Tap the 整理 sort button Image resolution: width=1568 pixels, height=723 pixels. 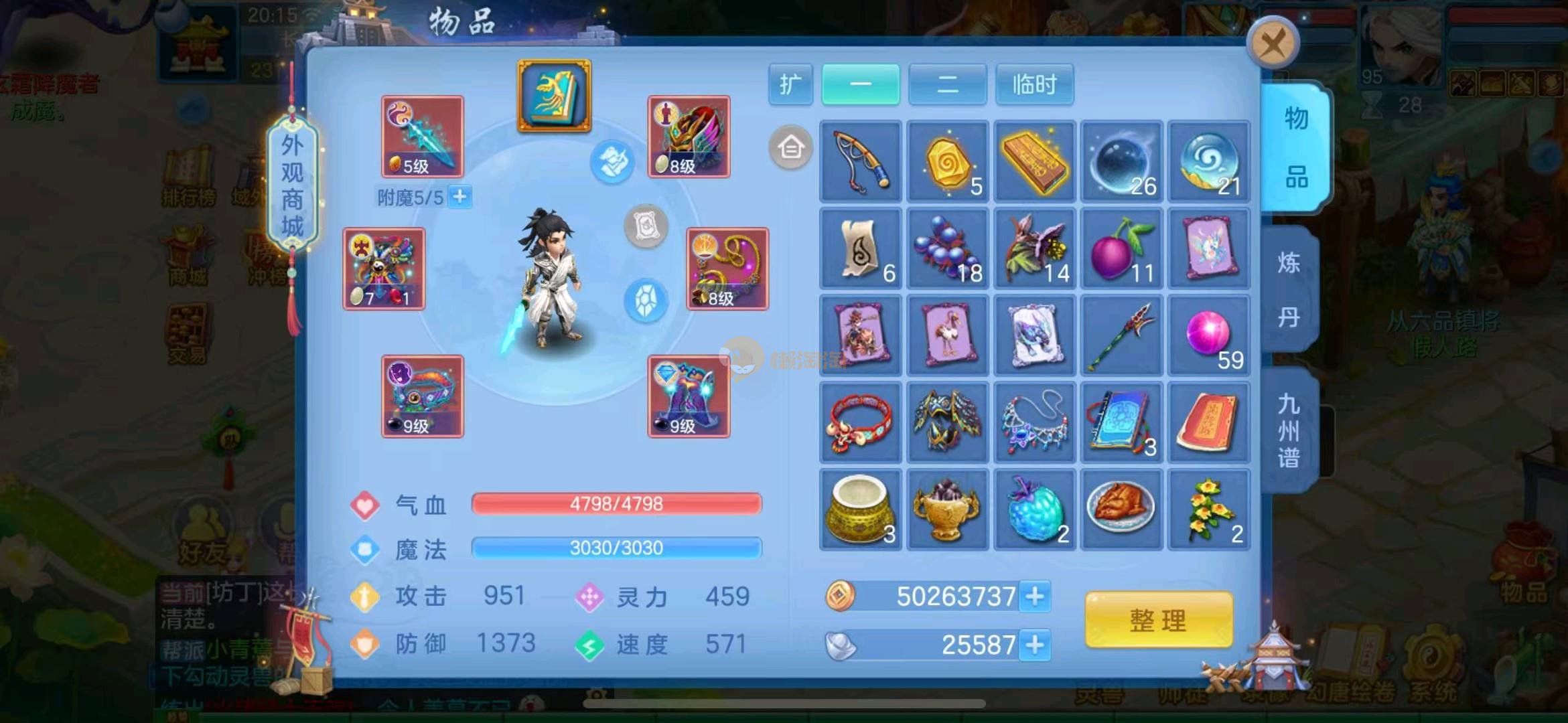(x=1158, y=620)
